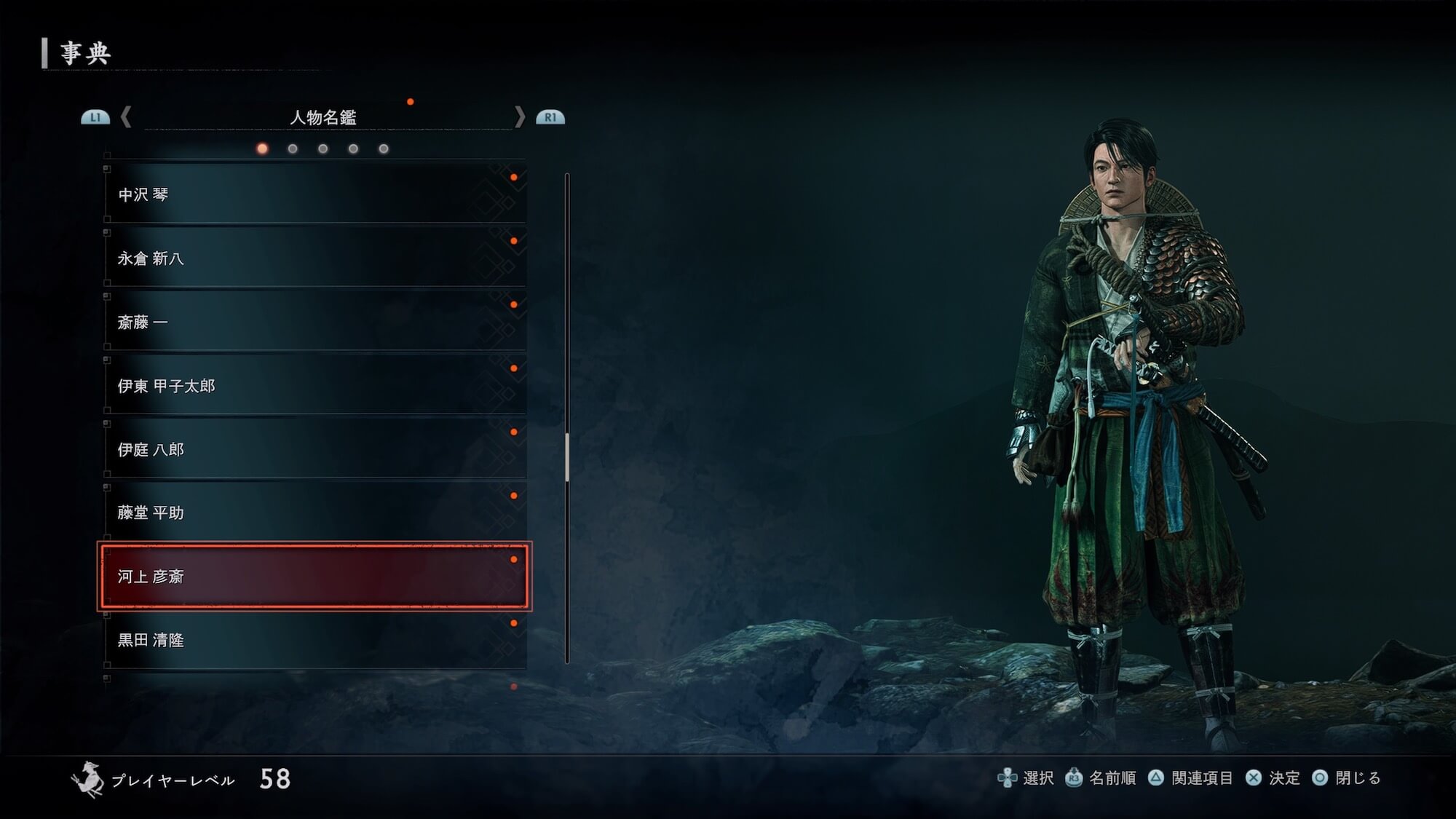
Task: Click the right arrow beside 人物名鑑
Action: coord(519,116)
